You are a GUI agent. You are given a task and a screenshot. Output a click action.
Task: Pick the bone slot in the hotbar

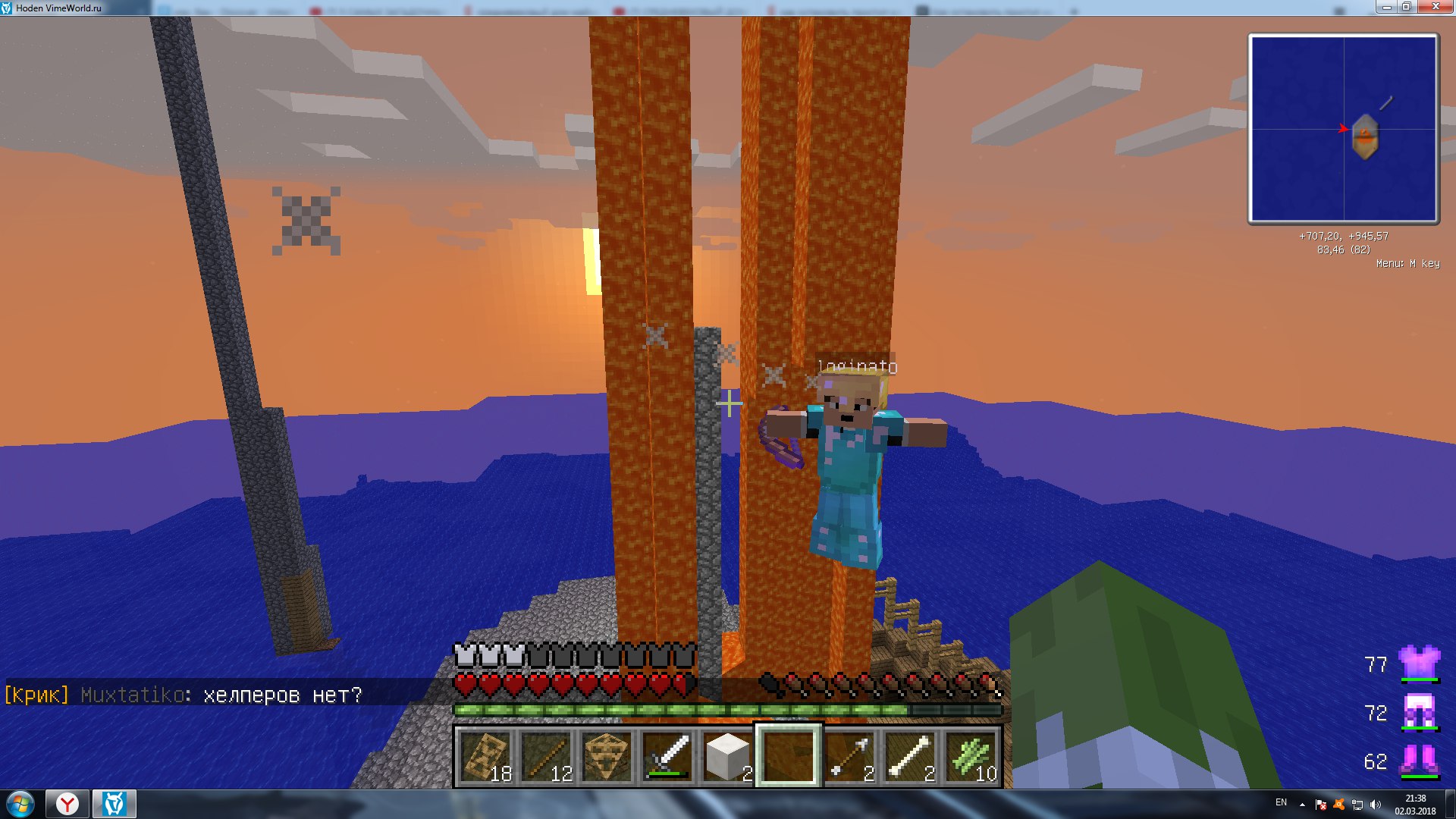click(910, 757)
